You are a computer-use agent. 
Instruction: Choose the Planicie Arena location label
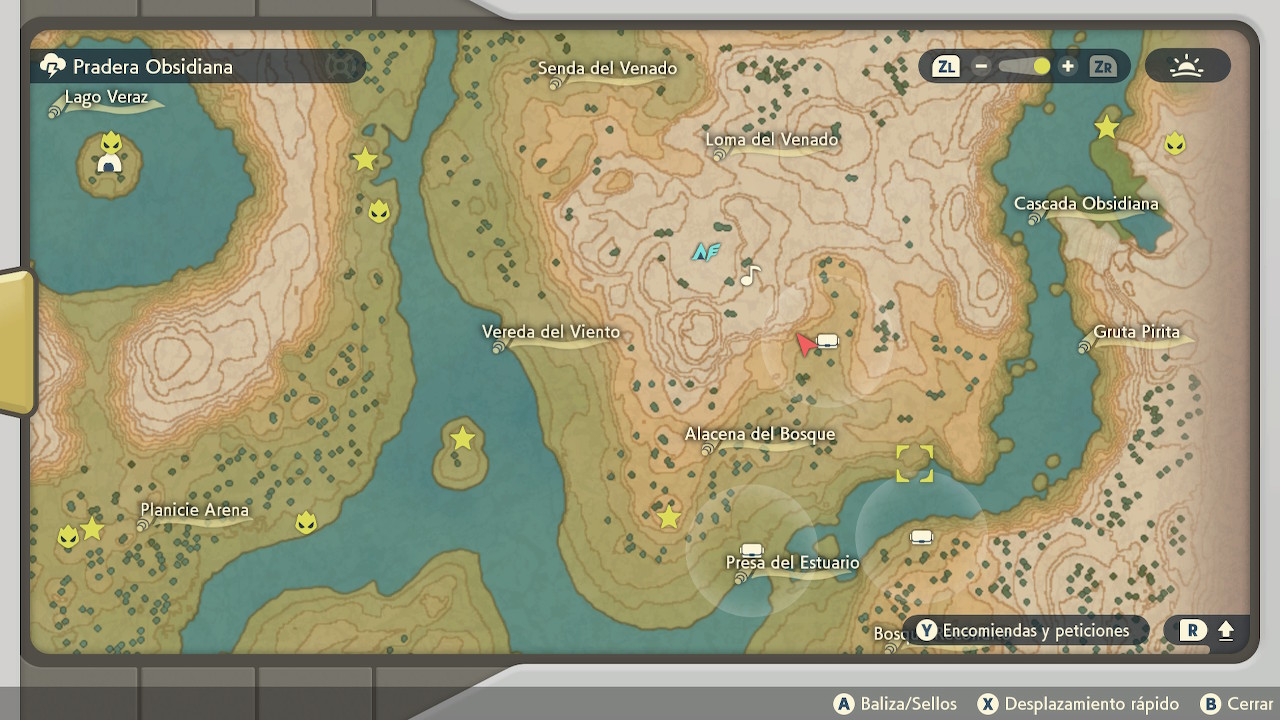point(194,510)
